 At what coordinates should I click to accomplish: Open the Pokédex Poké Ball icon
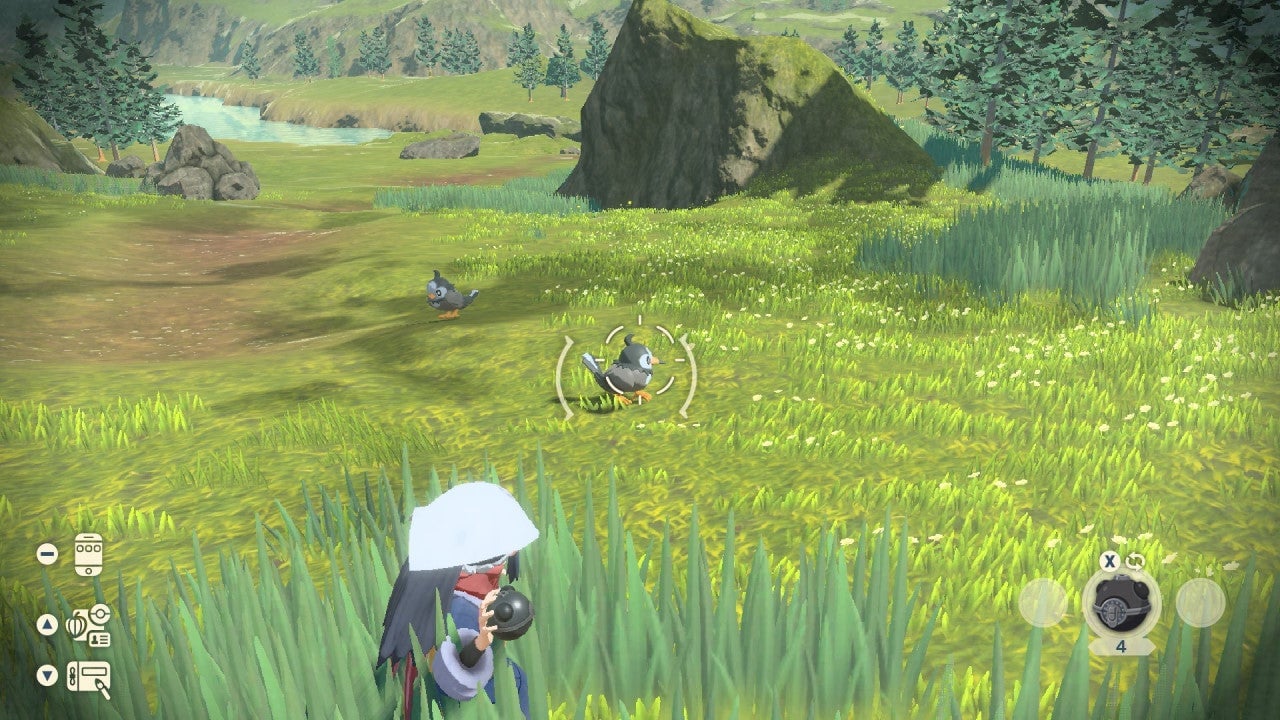point(99,615)
